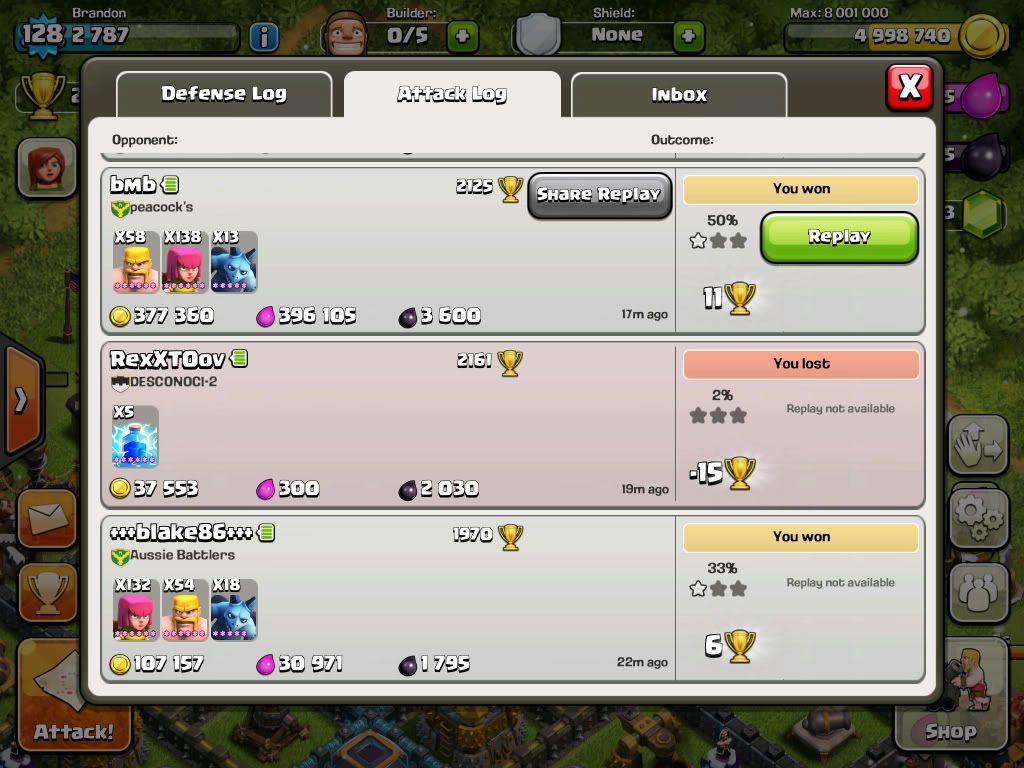Select the RexXTOov attack log entry
Screen dimensions: 1024x768
[x=390, y=425]
